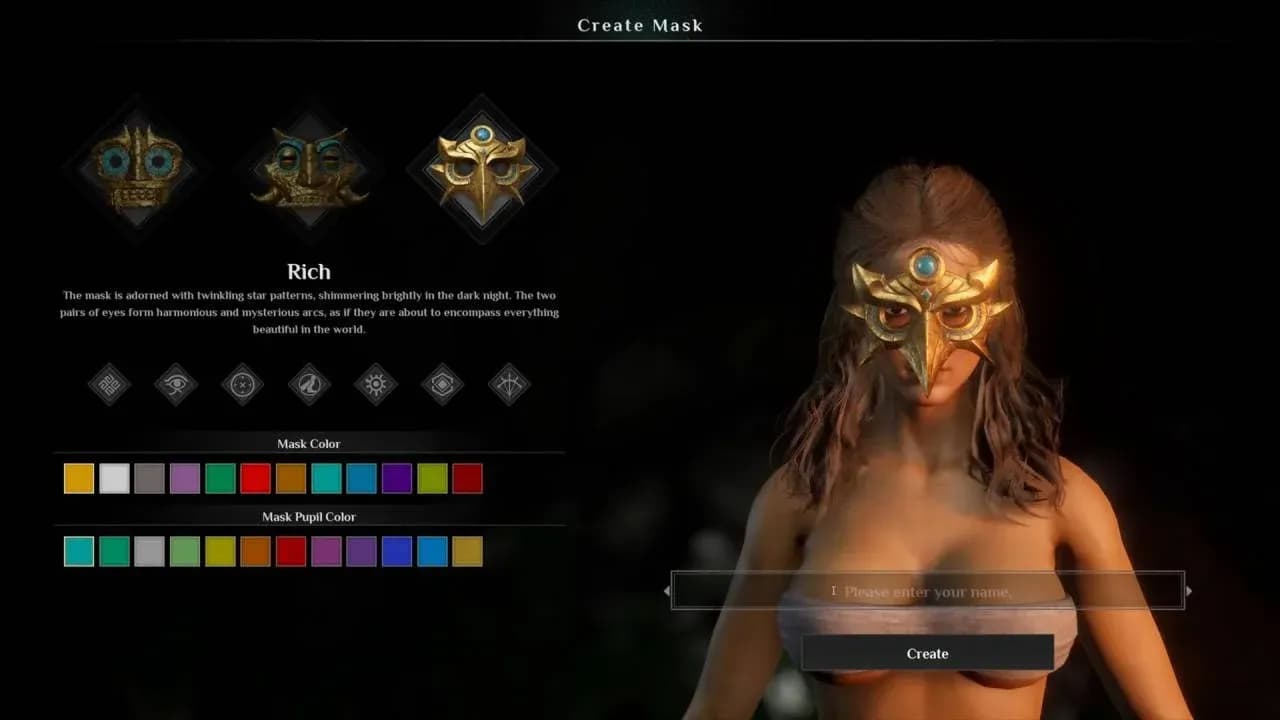This screenshot has height=720, width=1280.
Task: Select the grid knot pattern icon
Action: coord(108,385)
